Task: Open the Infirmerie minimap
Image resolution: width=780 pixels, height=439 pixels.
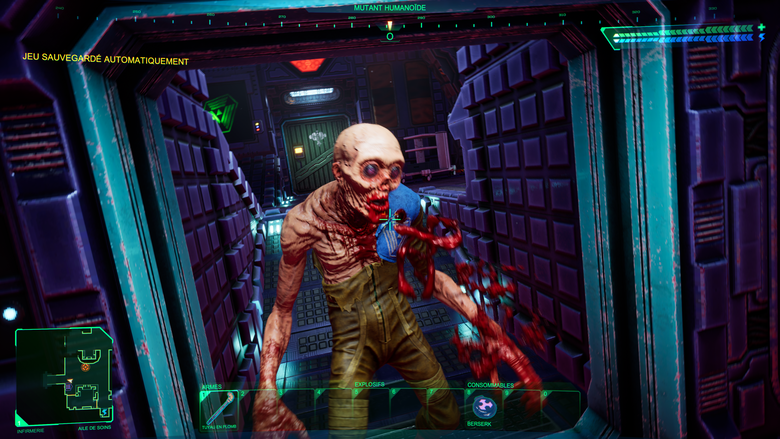Action: (63, 374)
